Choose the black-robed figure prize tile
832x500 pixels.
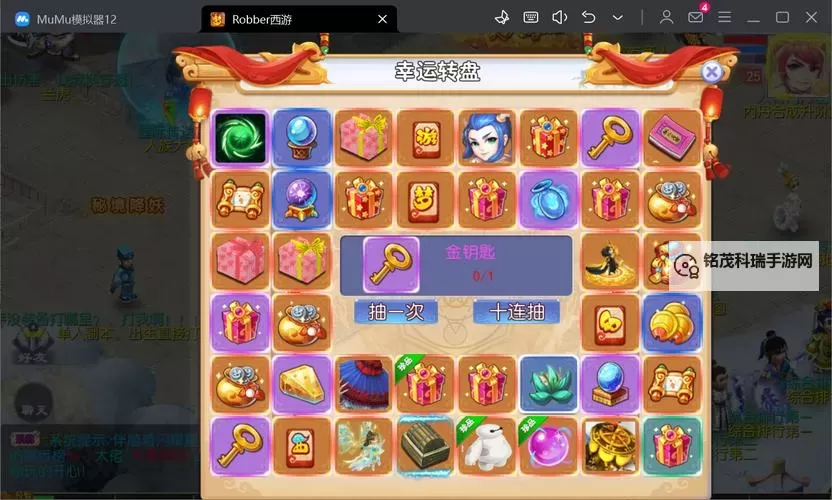click(x=610, y=261)
